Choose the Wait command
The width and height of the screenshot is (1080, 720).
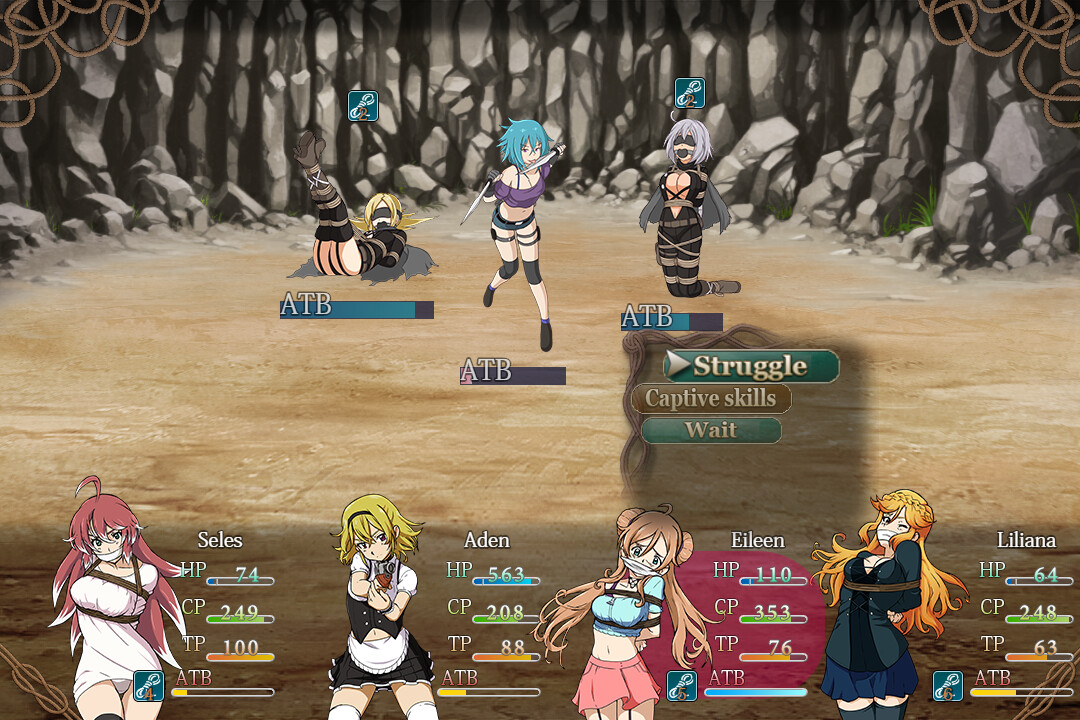click(710, 430)
